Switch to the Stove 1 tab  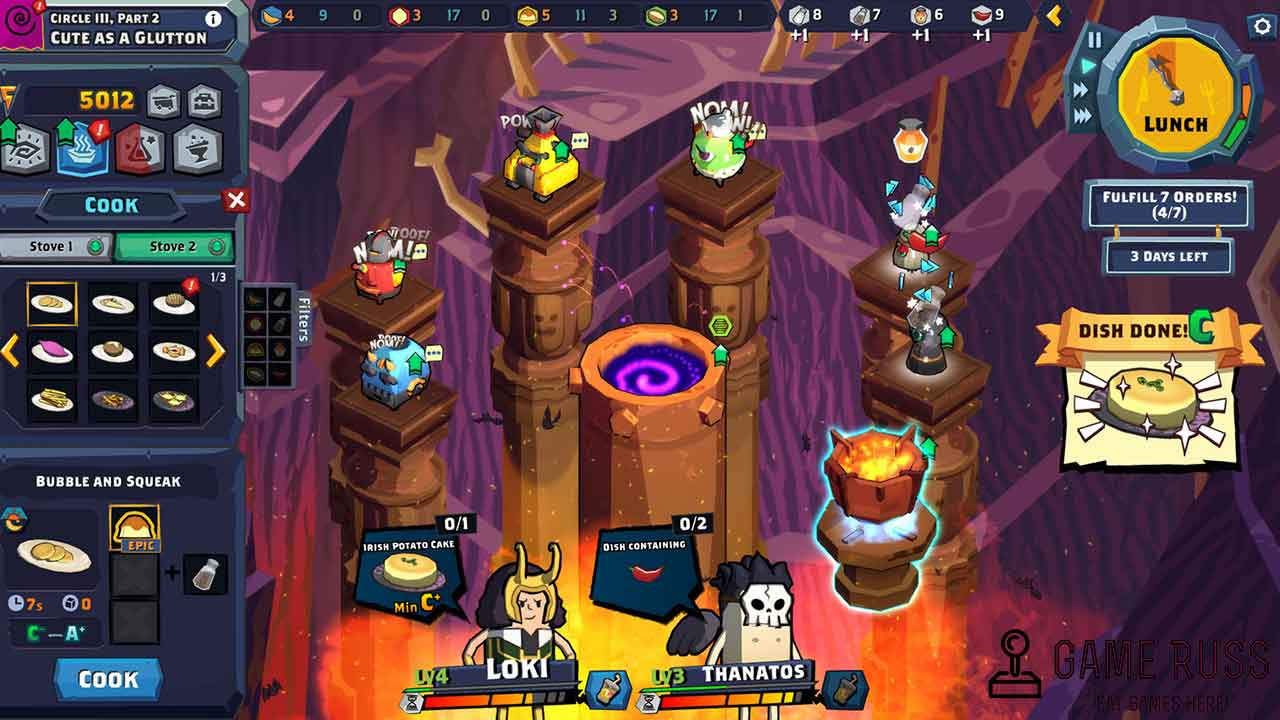[x=55, y=246]
